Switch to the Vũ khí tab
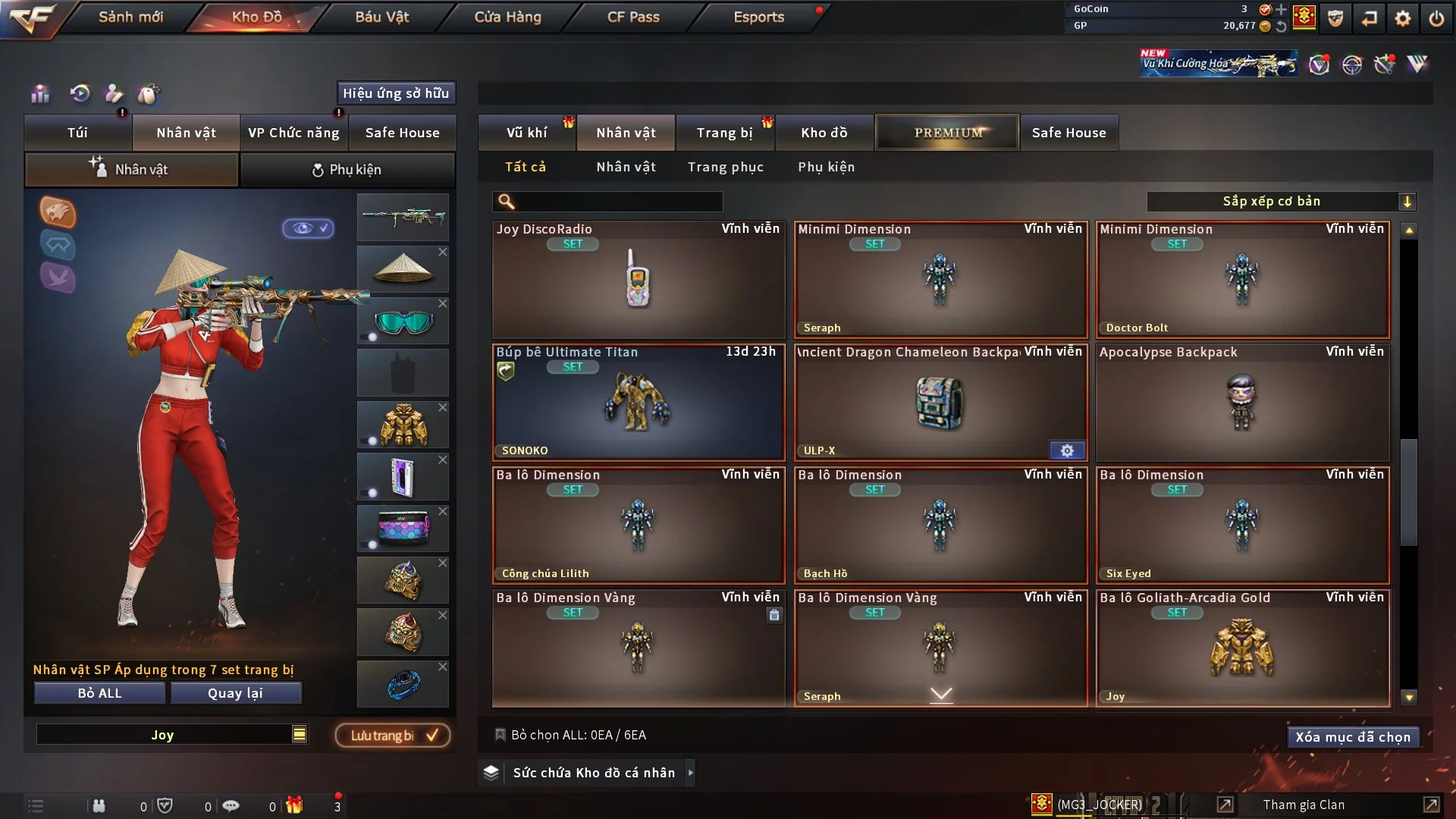This screenshot has width=1456, height=819. (x=526, y=133)
